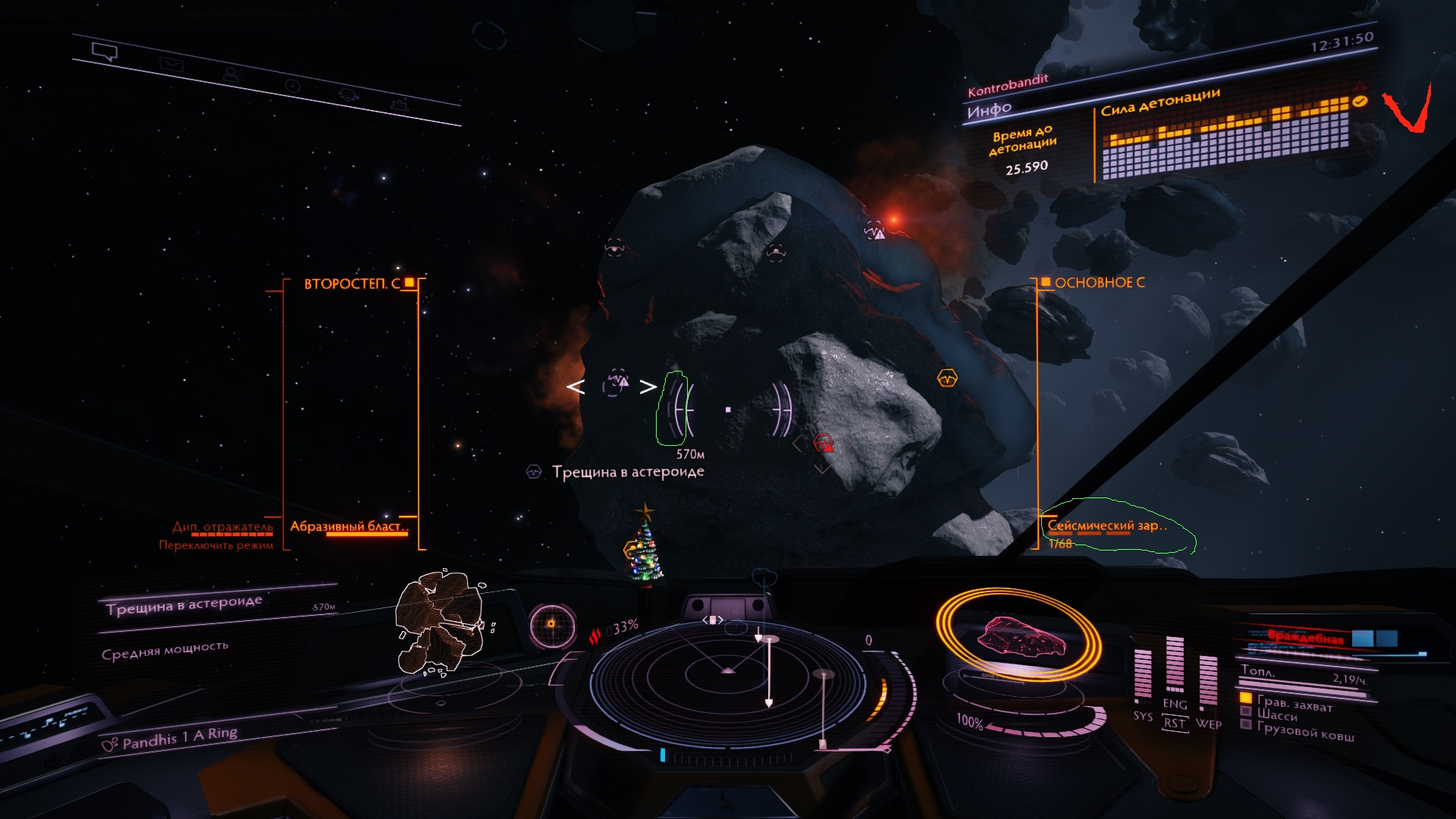The width and height of the screenshot is (1456, 819).
Task: Click the Сейсмический зар. weapon entry
Action: coord(1106,526)
